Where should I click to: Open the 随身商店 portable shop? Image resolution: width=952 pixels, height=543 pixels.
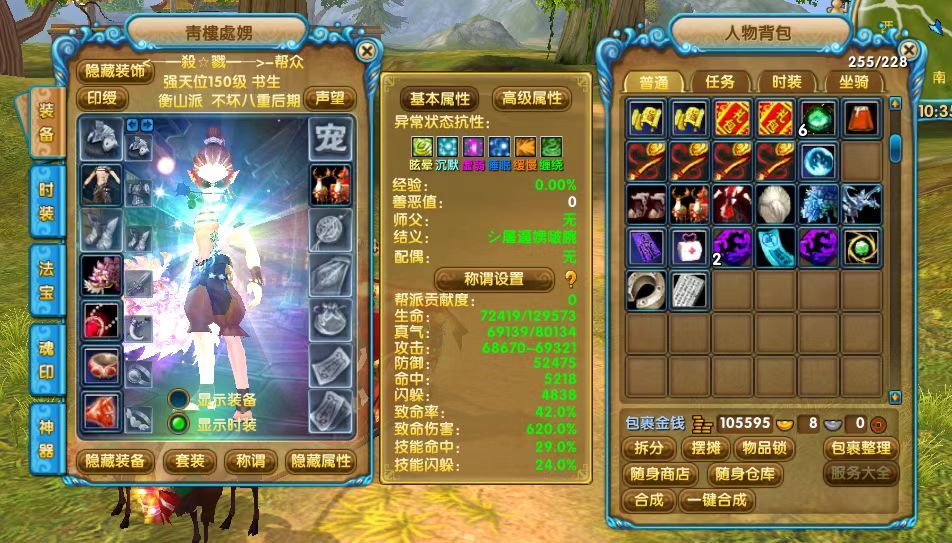pyautogui.click(x=661, y=474)
